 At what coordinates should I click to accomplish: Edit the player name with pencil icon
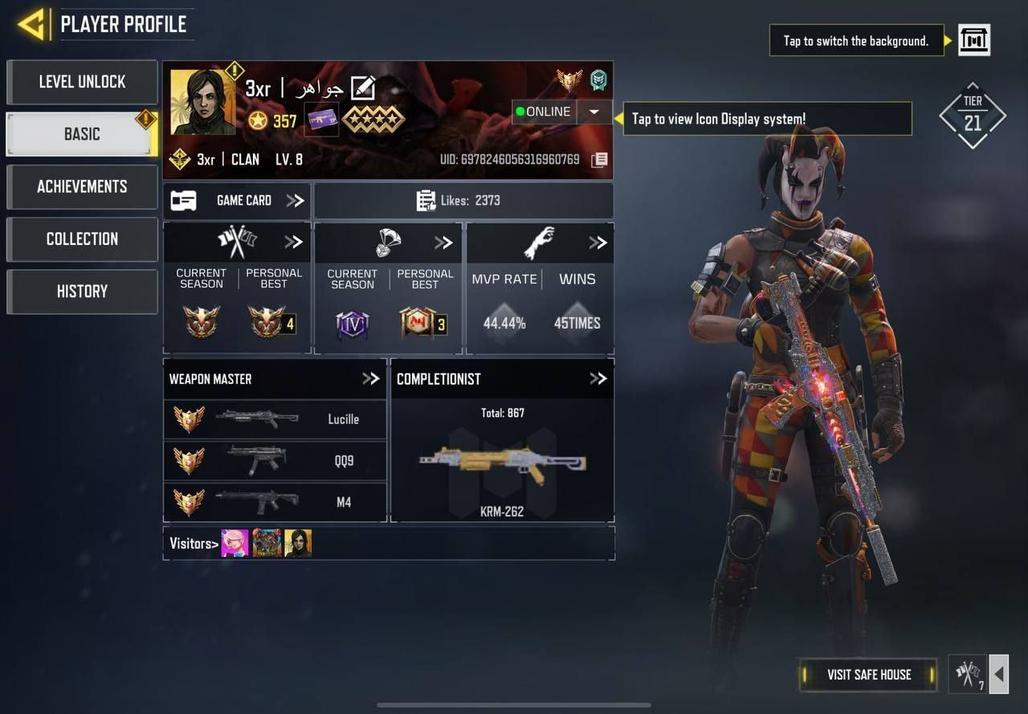click(x=362, y=89)
